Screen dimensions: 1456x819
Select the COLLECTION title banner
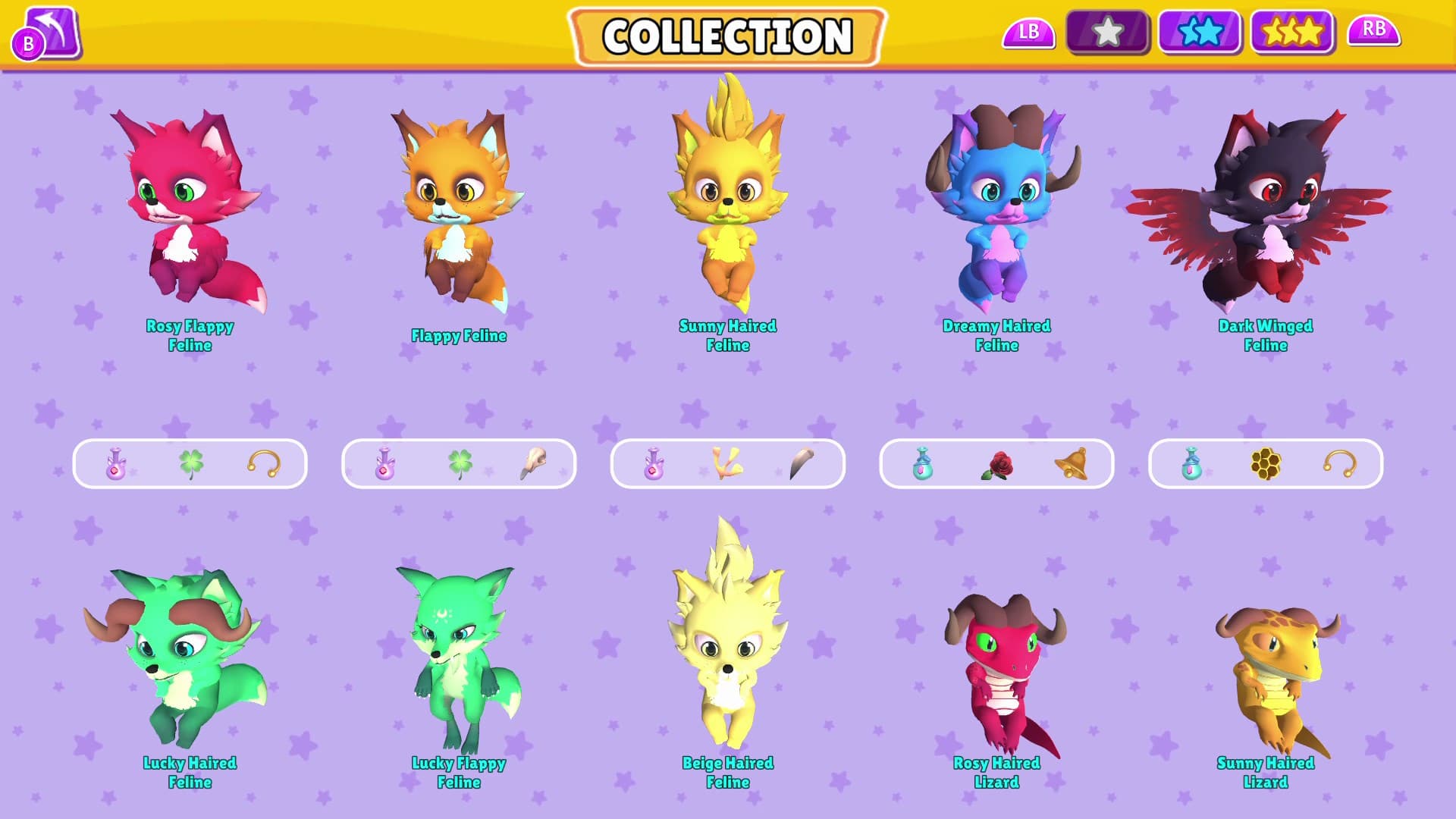pos(728,35)
